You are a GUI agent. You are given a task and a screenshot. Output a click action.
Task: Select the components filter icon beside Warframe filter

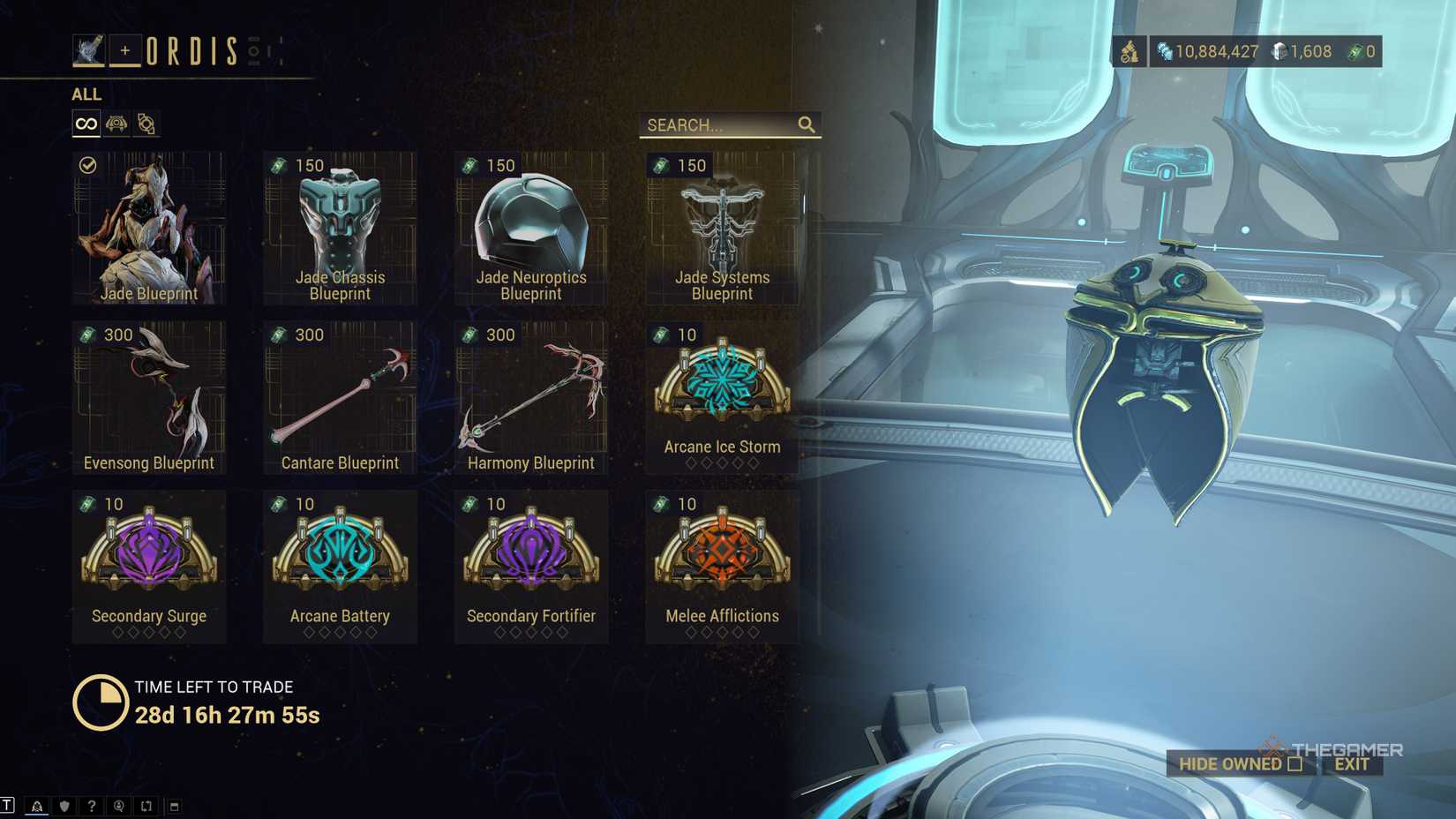(x=145, y=123)
